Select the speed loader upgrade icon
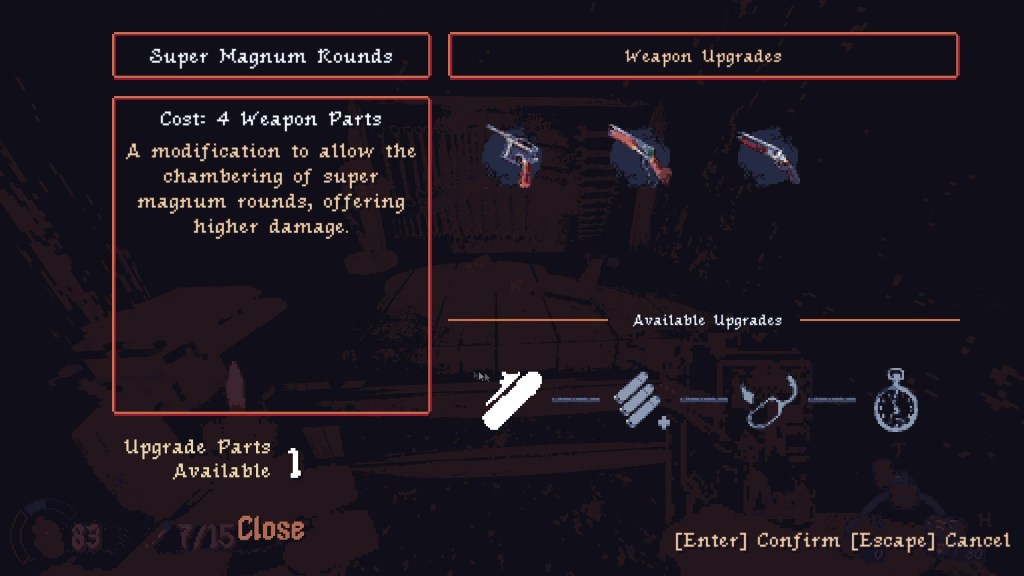Viewport: 1024px width, 576px height. point(768,400)
